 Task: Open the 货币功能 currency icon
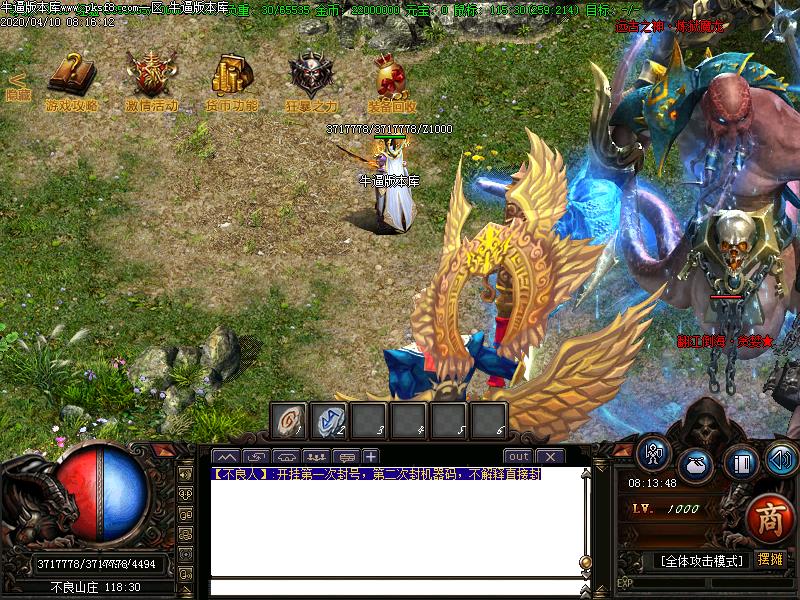(232, 76)
